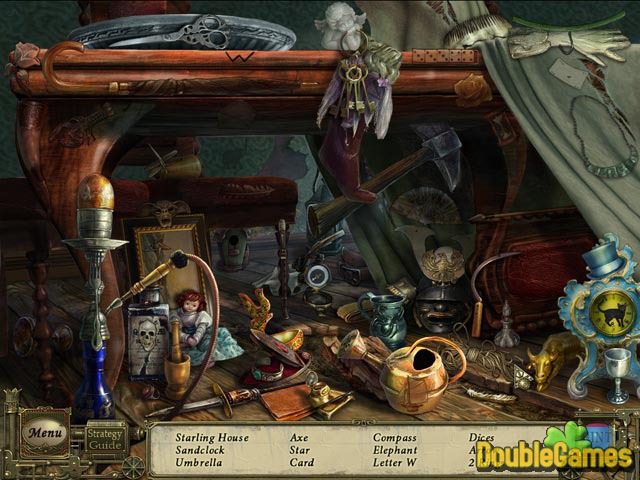Viewport: 640px width, 480px height.
Task: Open the Menu button
Action: pyautogui.click(x=45, y=434)
